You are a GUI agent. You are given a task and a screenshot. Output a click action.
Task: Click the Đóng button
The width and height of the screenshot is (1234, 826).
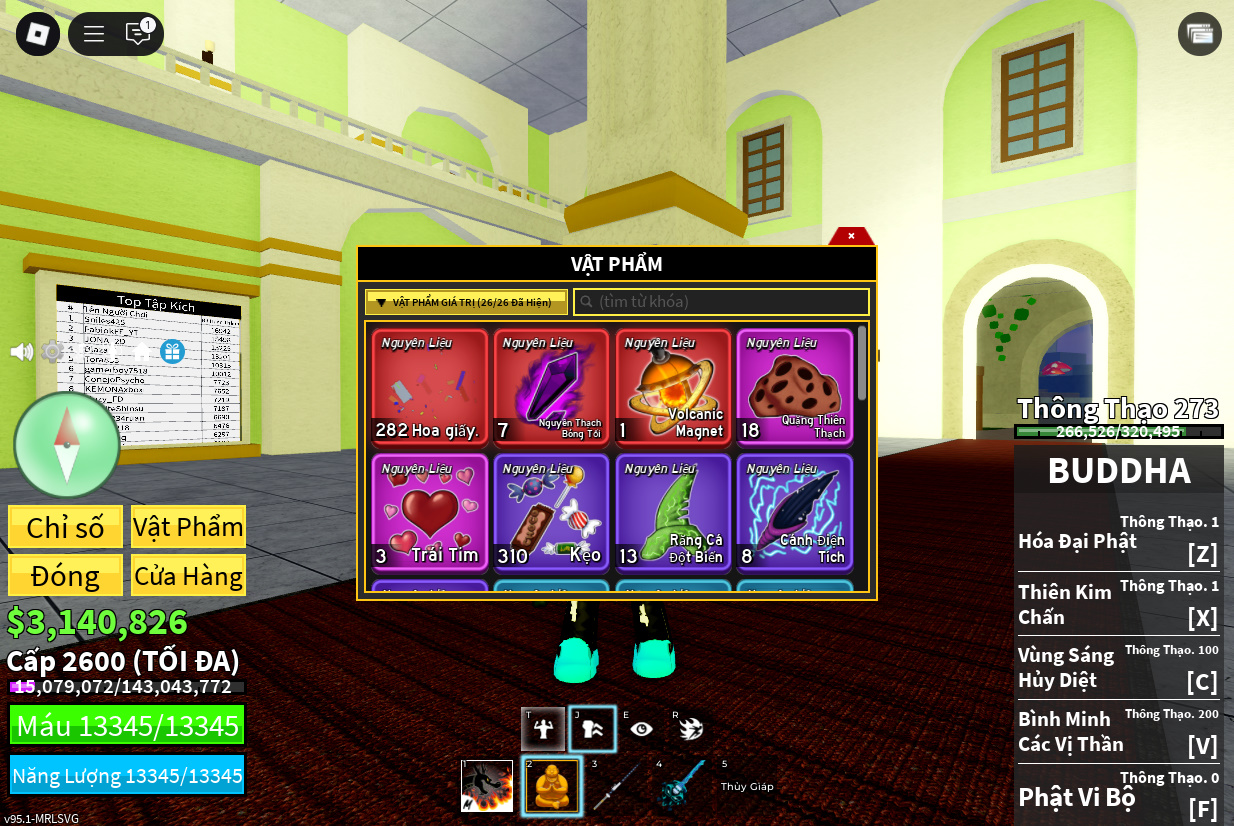point(65,576)
